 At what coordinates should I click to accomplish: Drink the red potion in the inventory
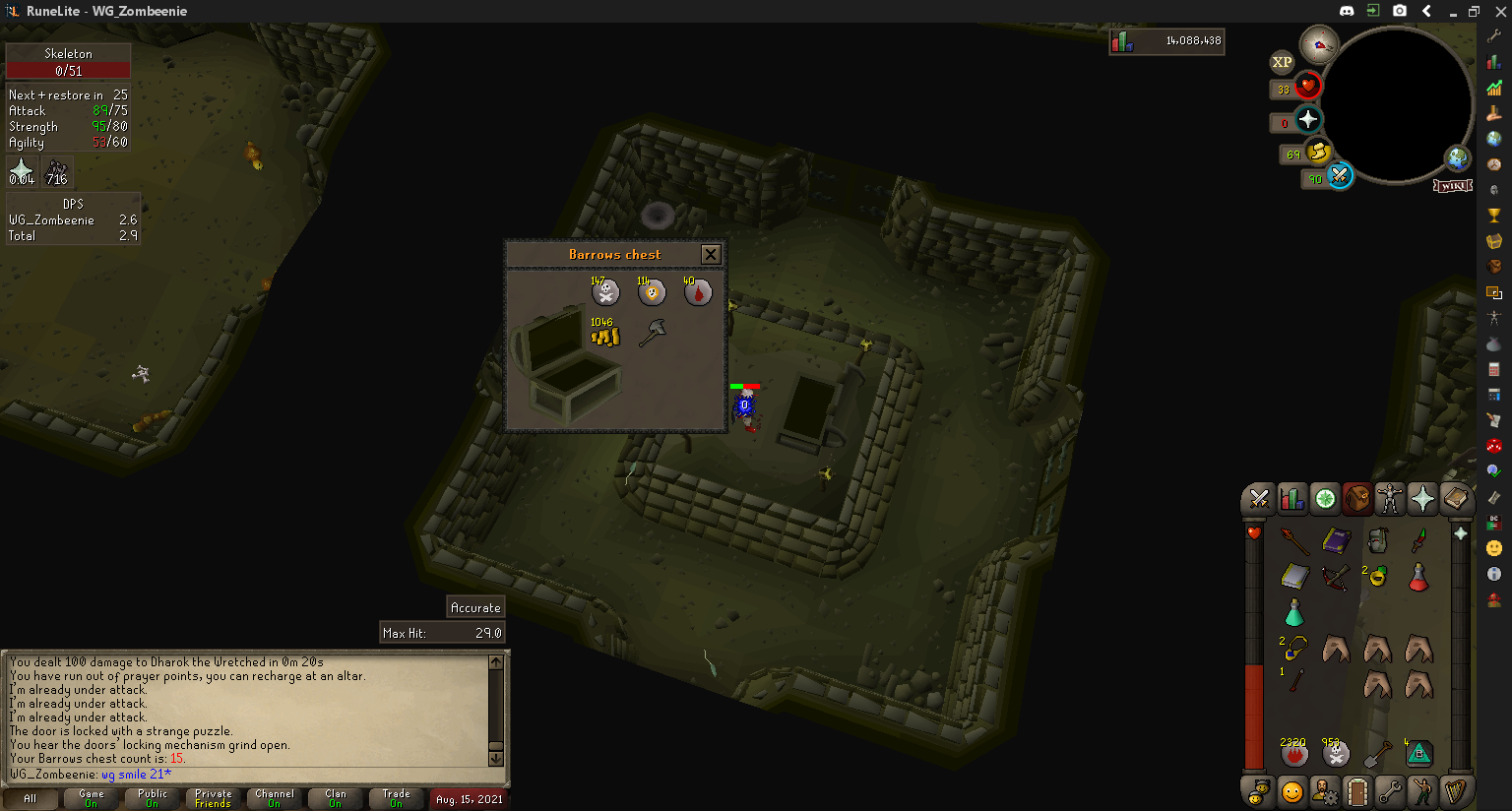(x=1418, y=577)
